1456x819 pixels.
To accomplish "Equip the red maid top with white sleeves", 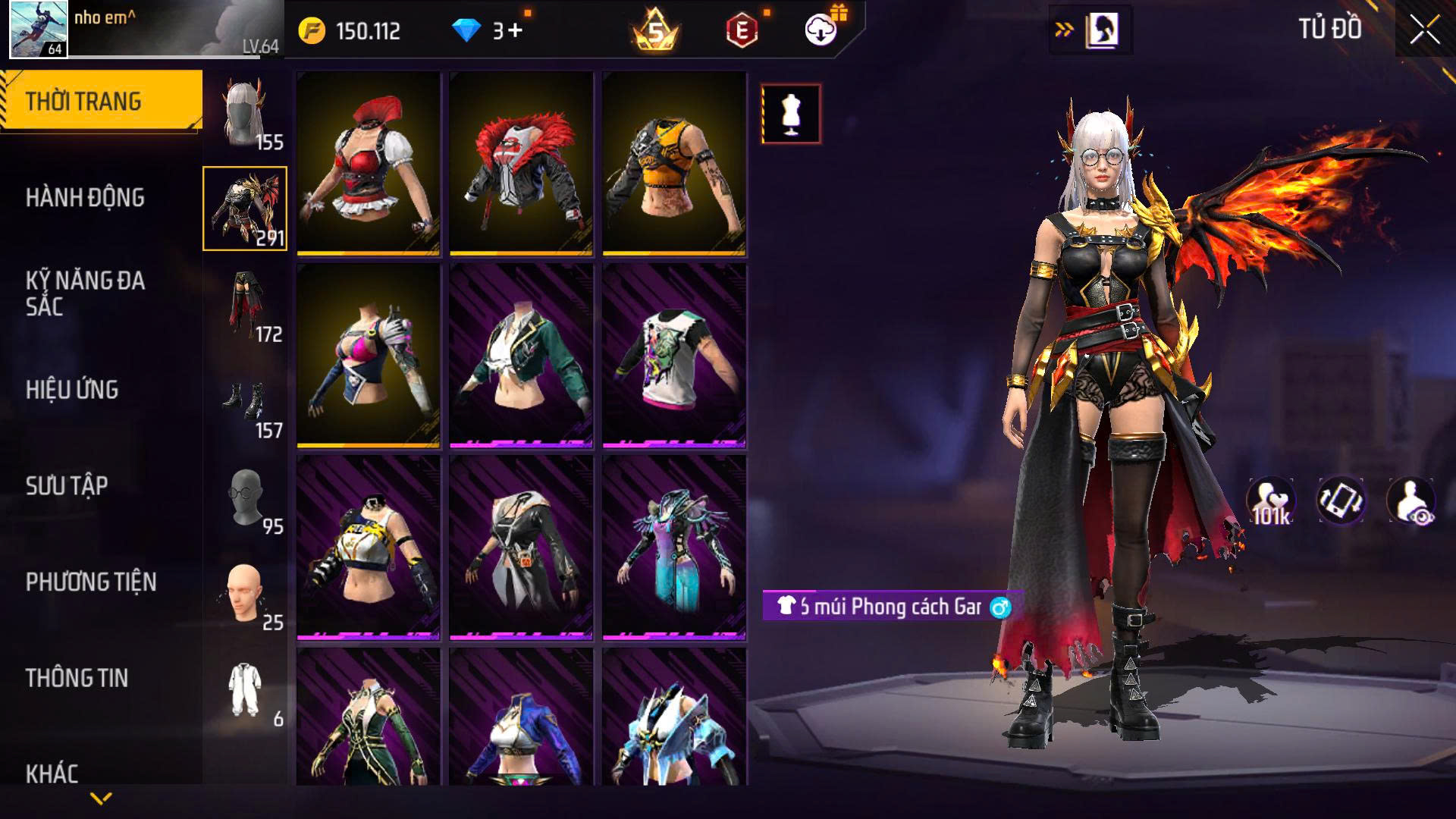I will coord(369,163).
